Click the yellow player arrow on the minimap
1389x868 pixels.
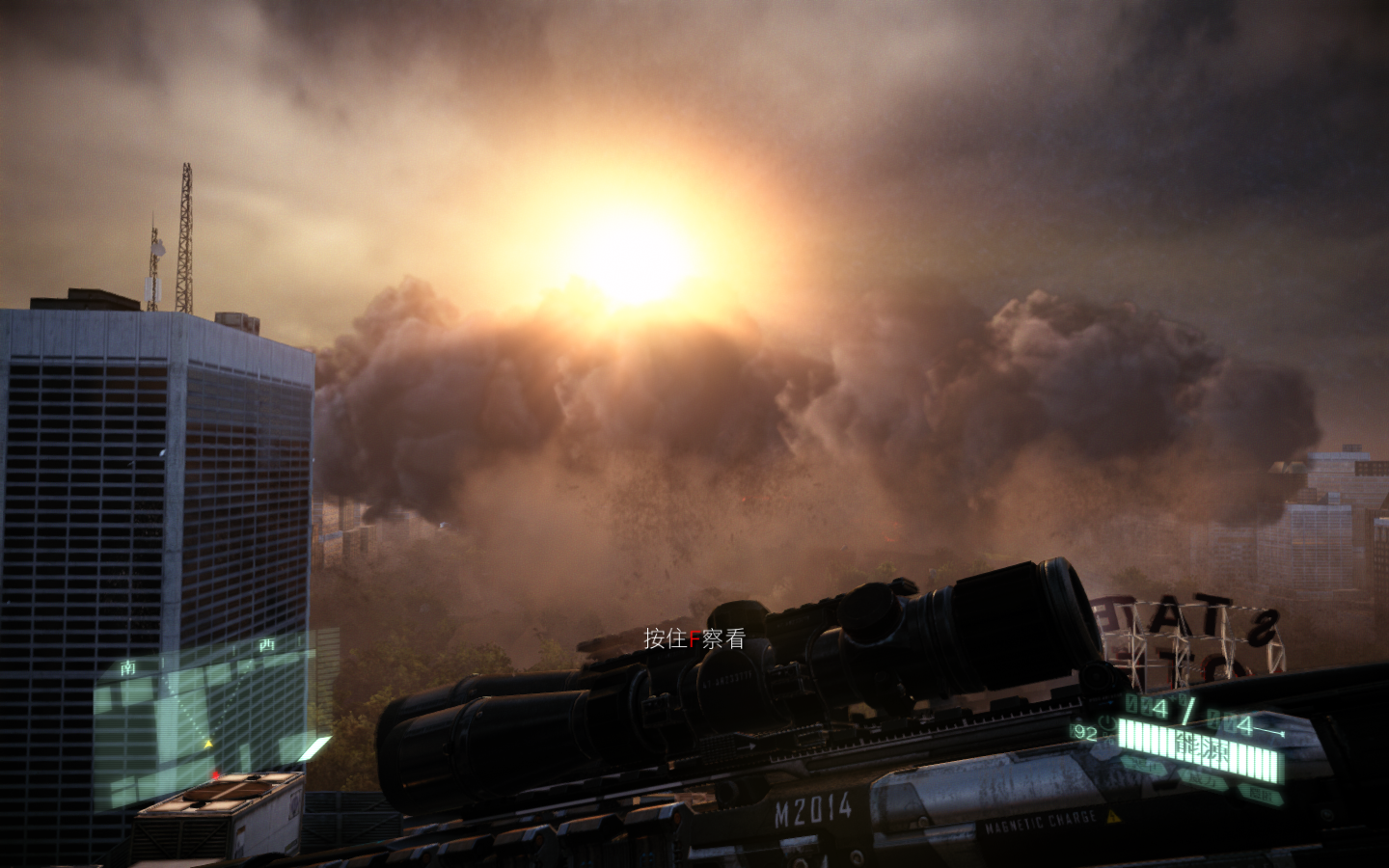(208, 744)
